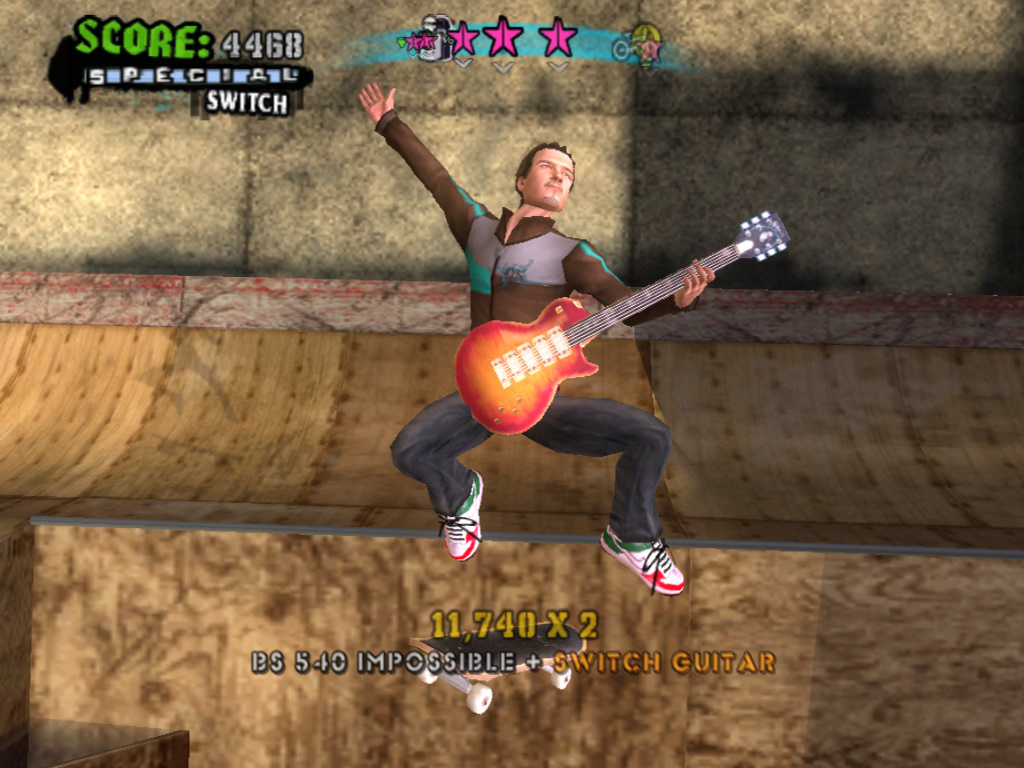This screenshot has width=1024, height=768.
Task: Click the SWITCH stance indicator
Action: click(247, 102)
